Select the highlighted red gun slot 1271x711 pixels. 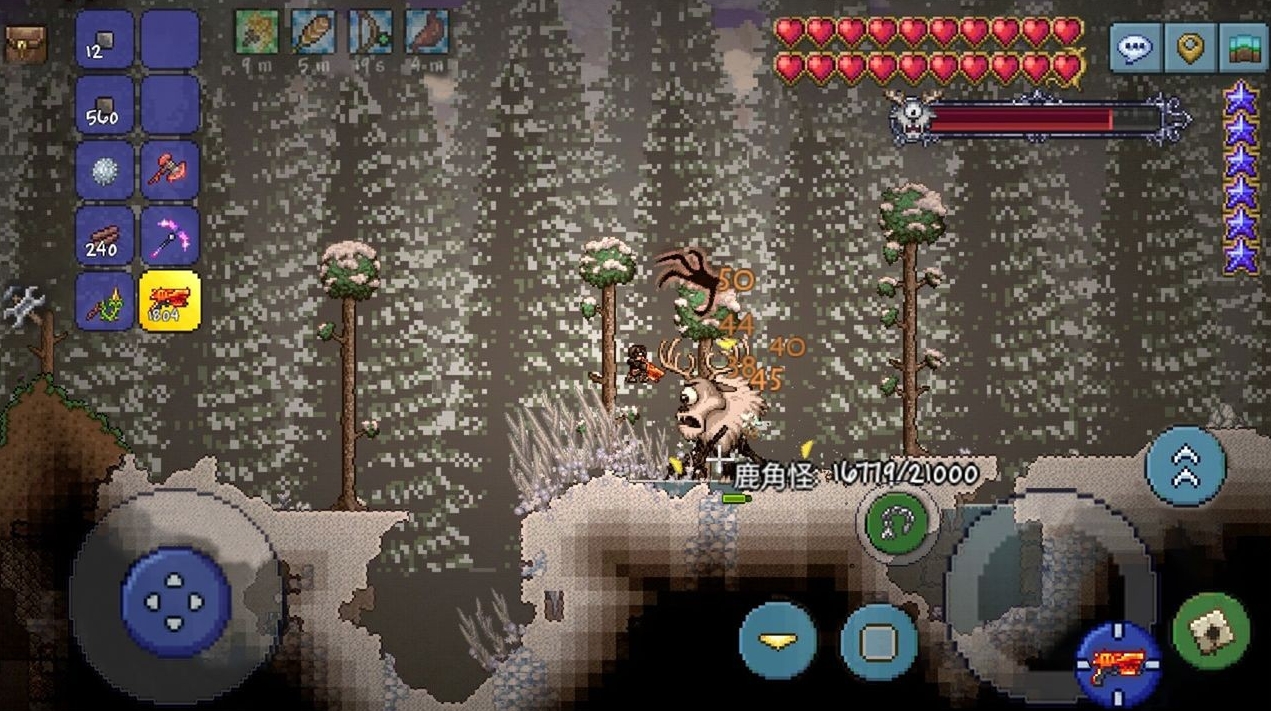169,301
